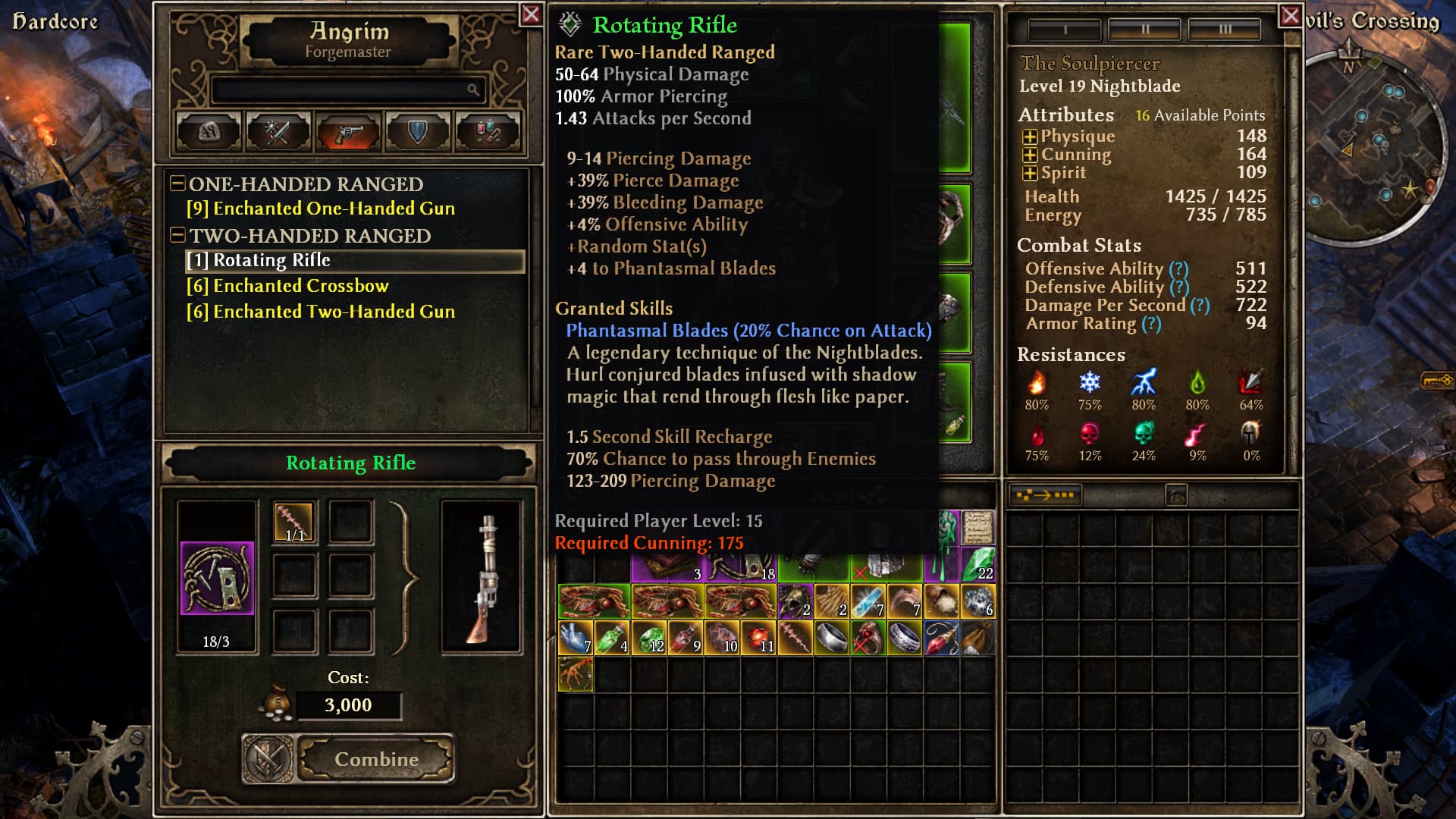This screenshot has width=1456, height=819.
Task: Select the potions and accessories category tab
Action: [x=487, y=132]
